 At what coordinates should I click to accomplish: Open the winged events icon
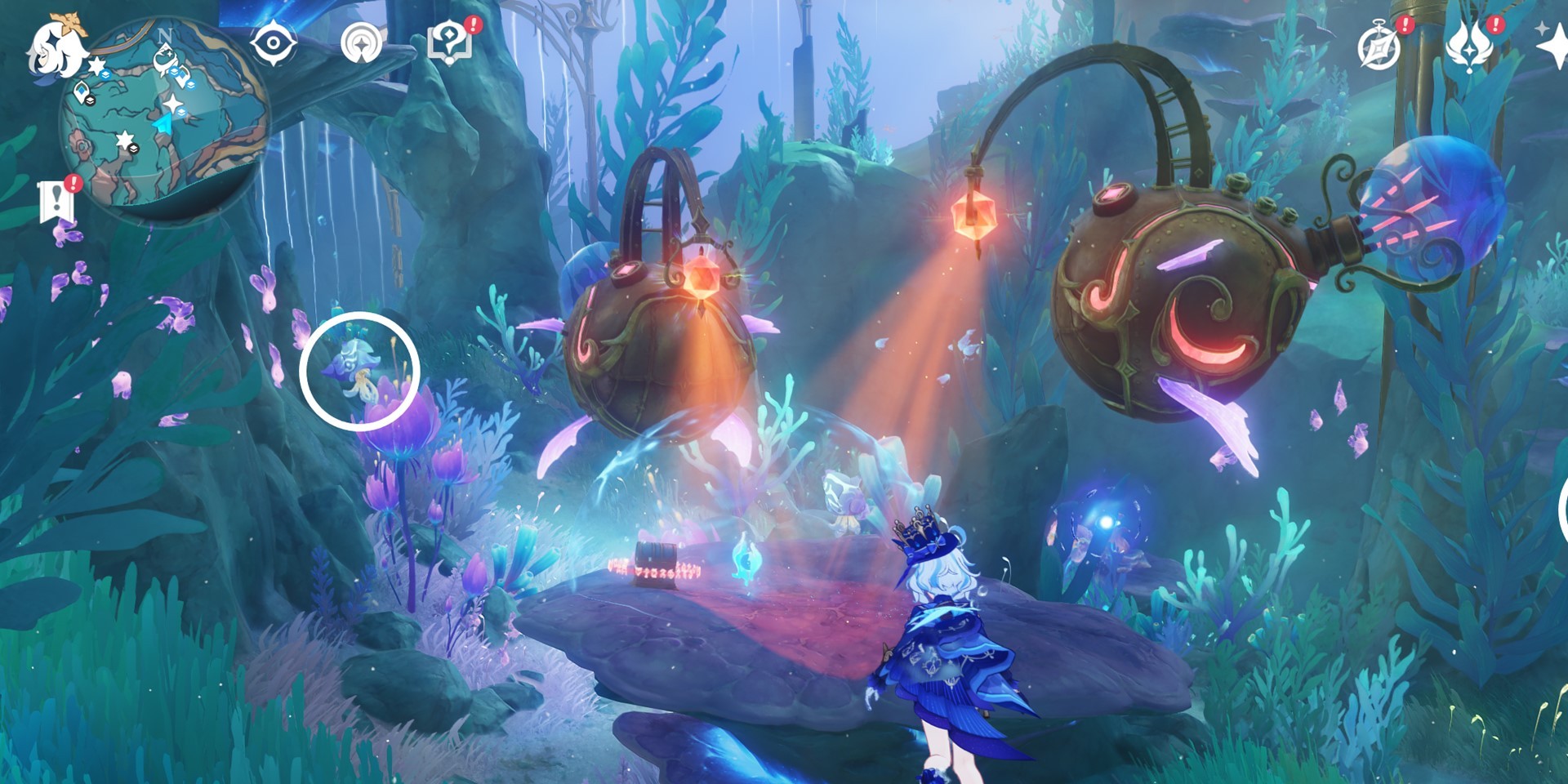tap(1468, 46)
